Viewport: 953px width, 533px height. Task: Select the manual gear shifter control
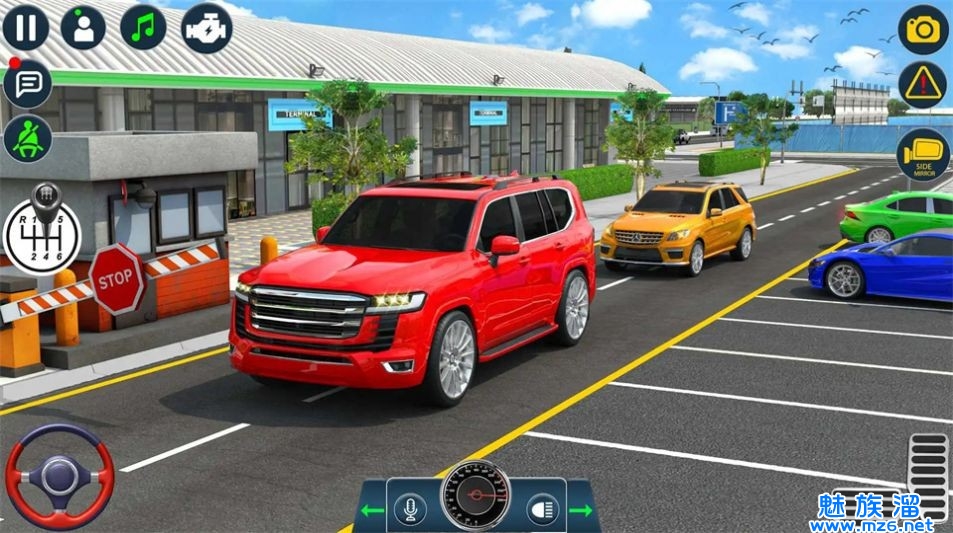(x=41, y=229)
